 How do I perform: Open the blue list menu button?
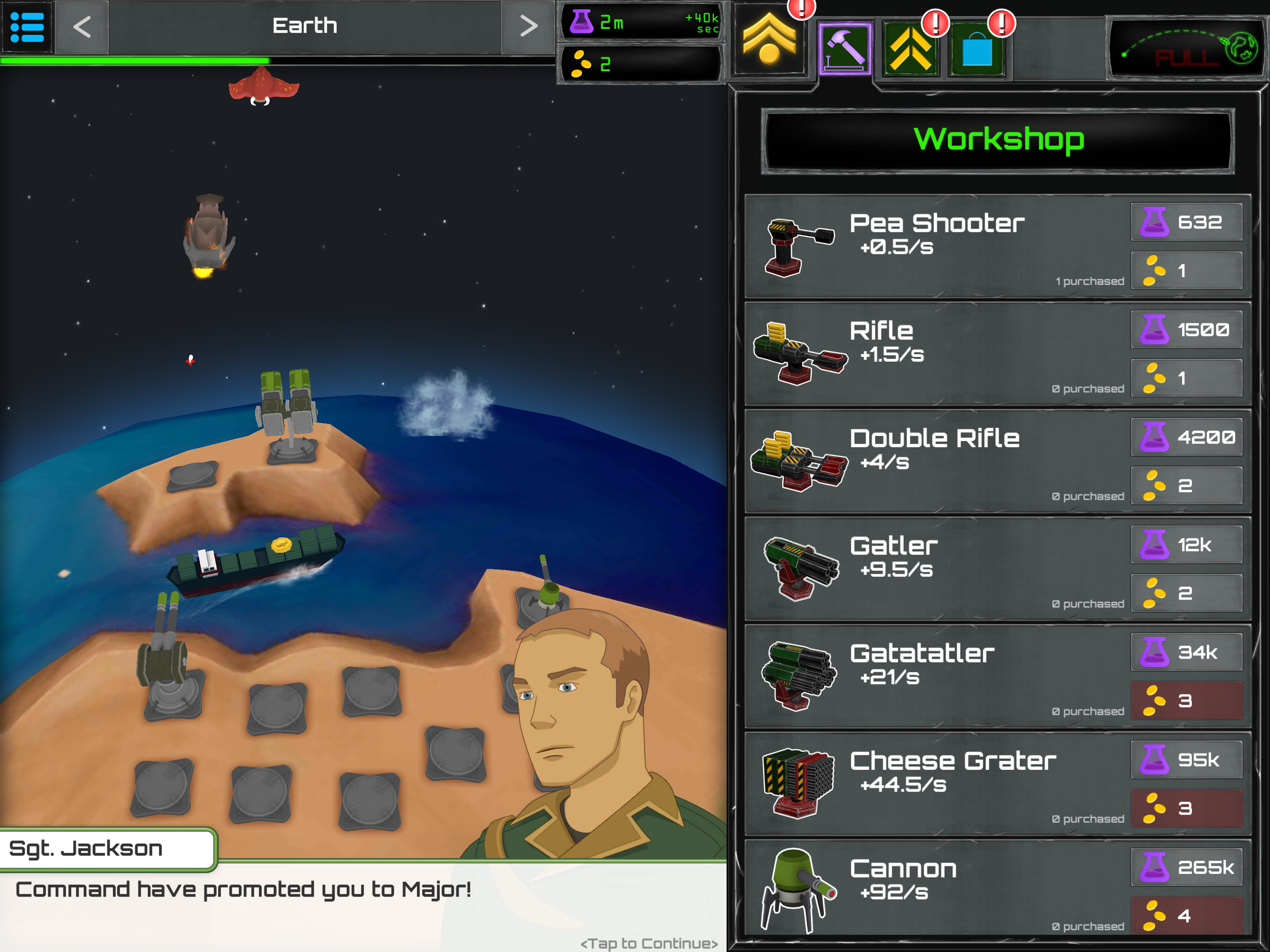tap(27, 26)
